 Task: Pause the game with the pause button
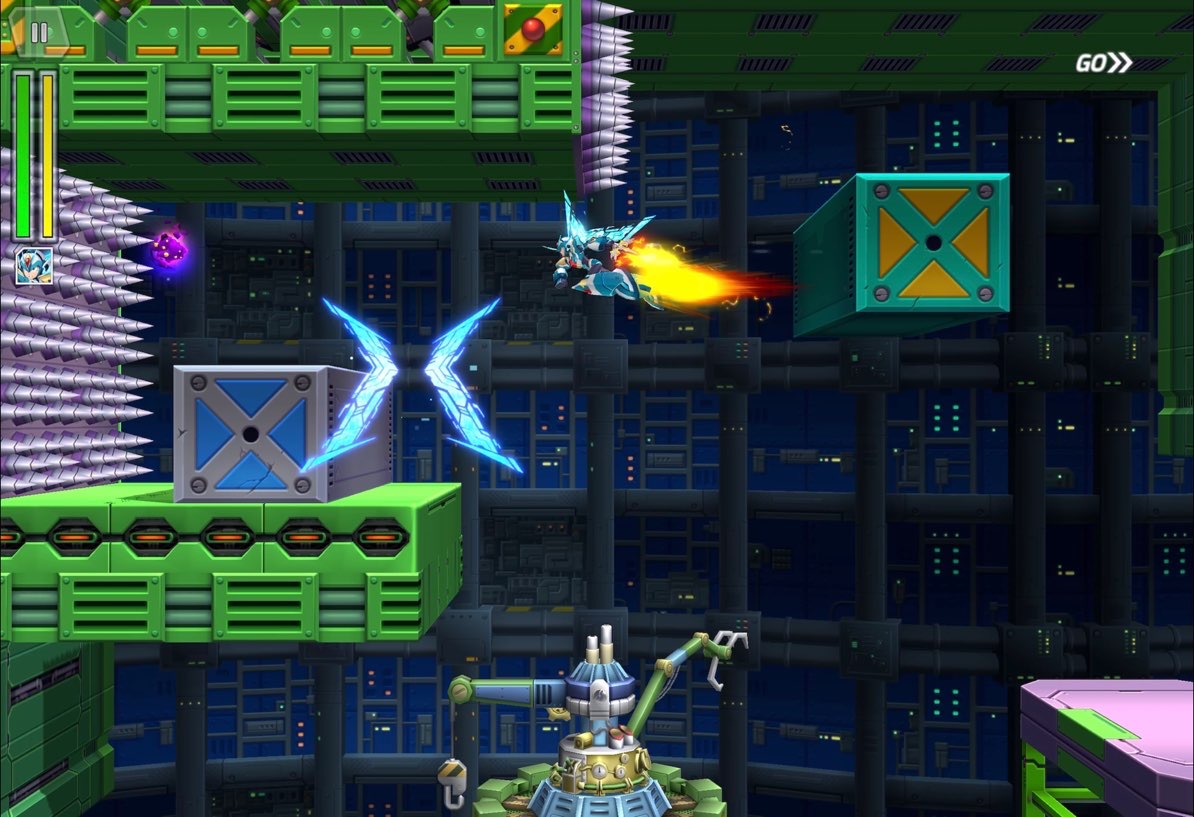pos(39,33)
